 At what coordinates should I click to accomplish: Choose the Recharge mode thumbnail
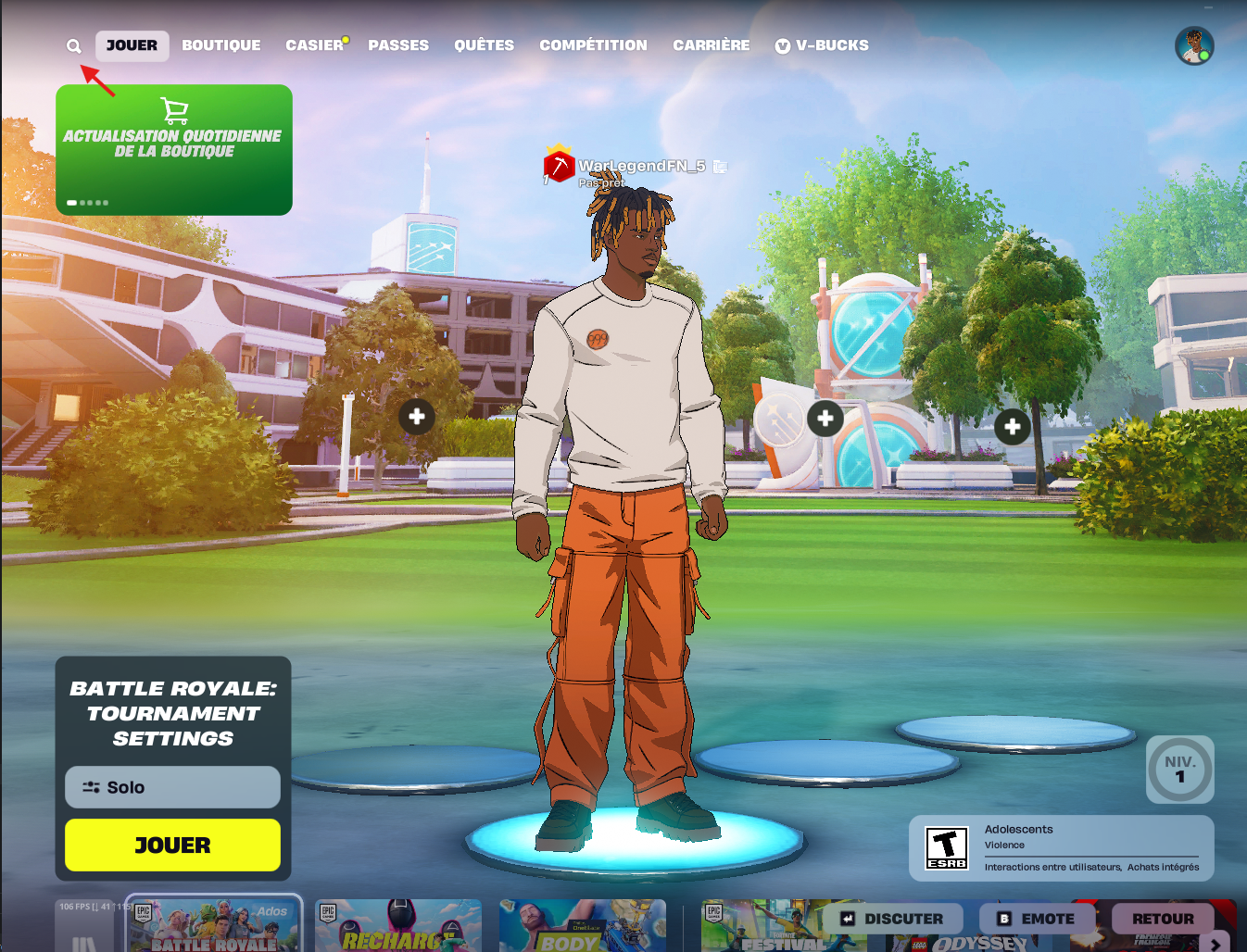click(x=397, y=926)
